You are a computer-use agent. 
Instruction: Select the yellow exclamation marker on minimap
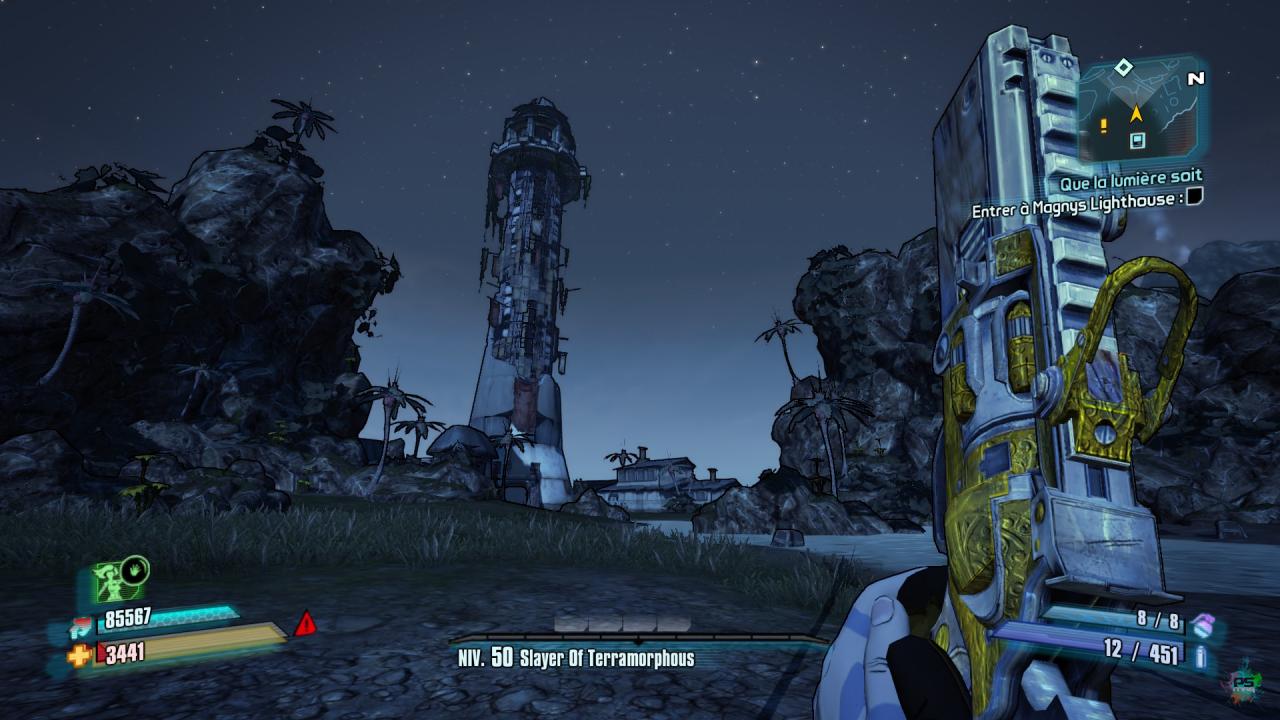[1104, 125]
